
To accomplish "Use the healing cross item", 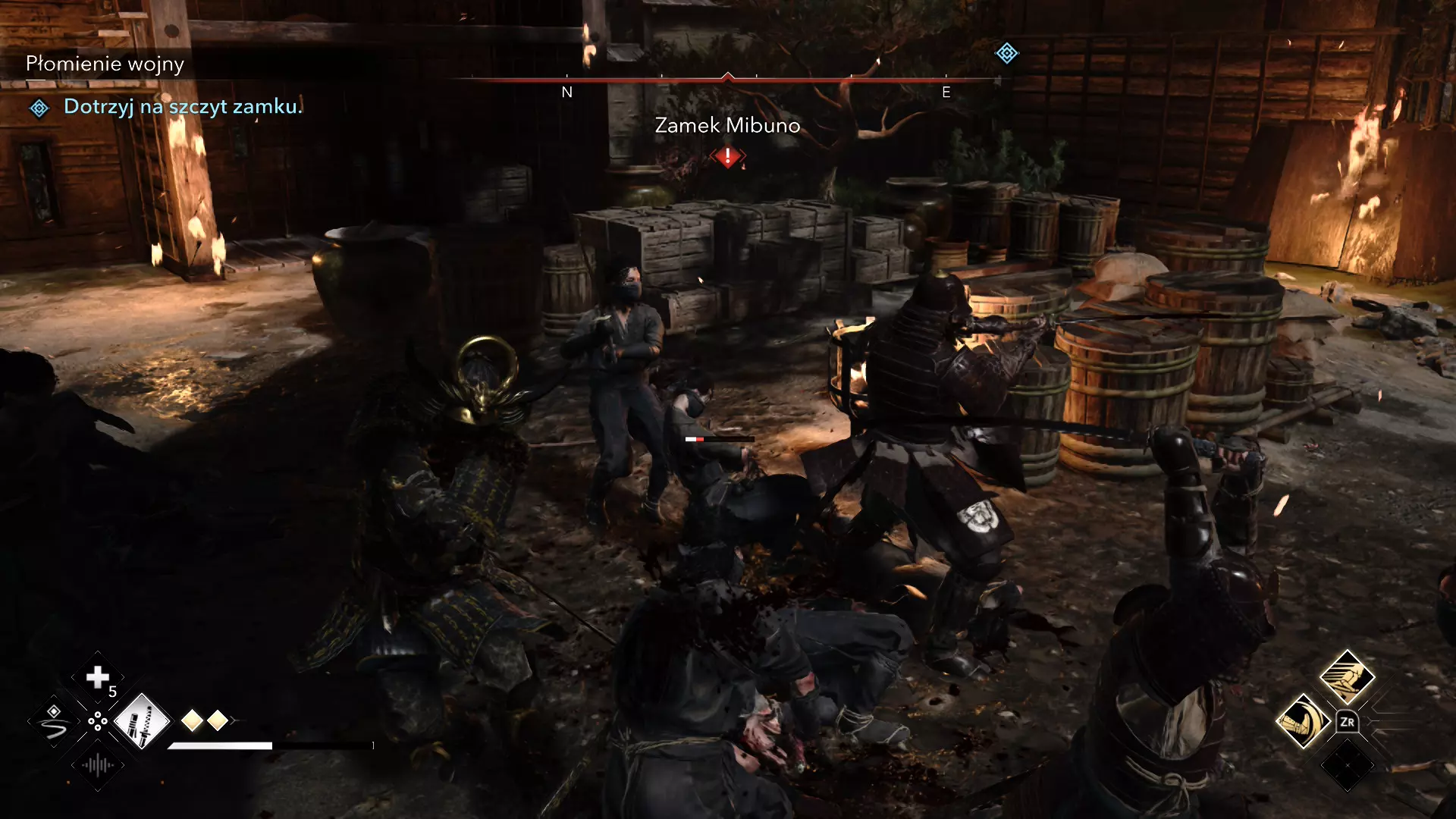I will coord(97,677).
